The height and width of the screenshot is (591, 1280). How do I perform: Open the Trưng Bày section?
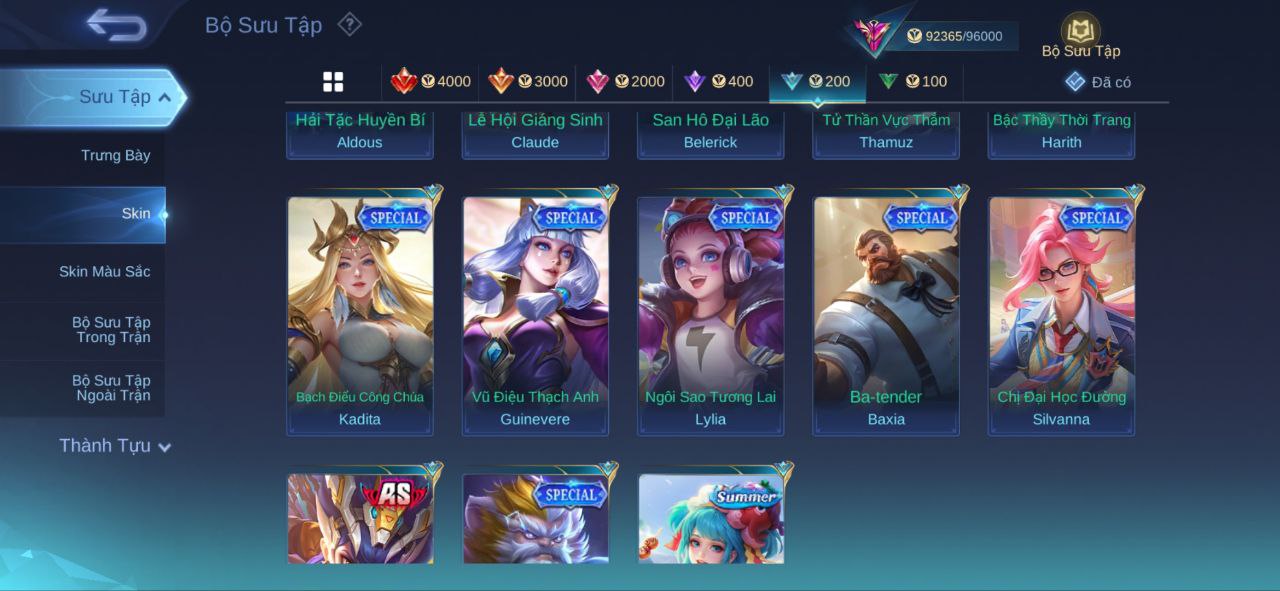pyautogui.click(x=115, y=155)
